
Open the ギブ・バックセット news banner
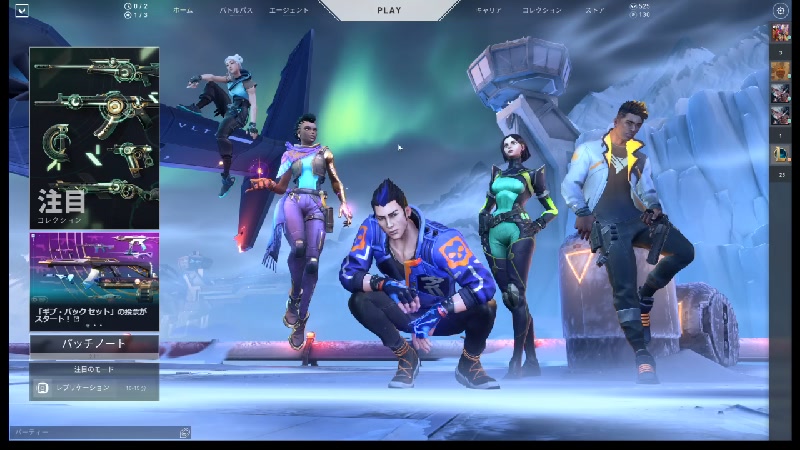click(94, 281)
